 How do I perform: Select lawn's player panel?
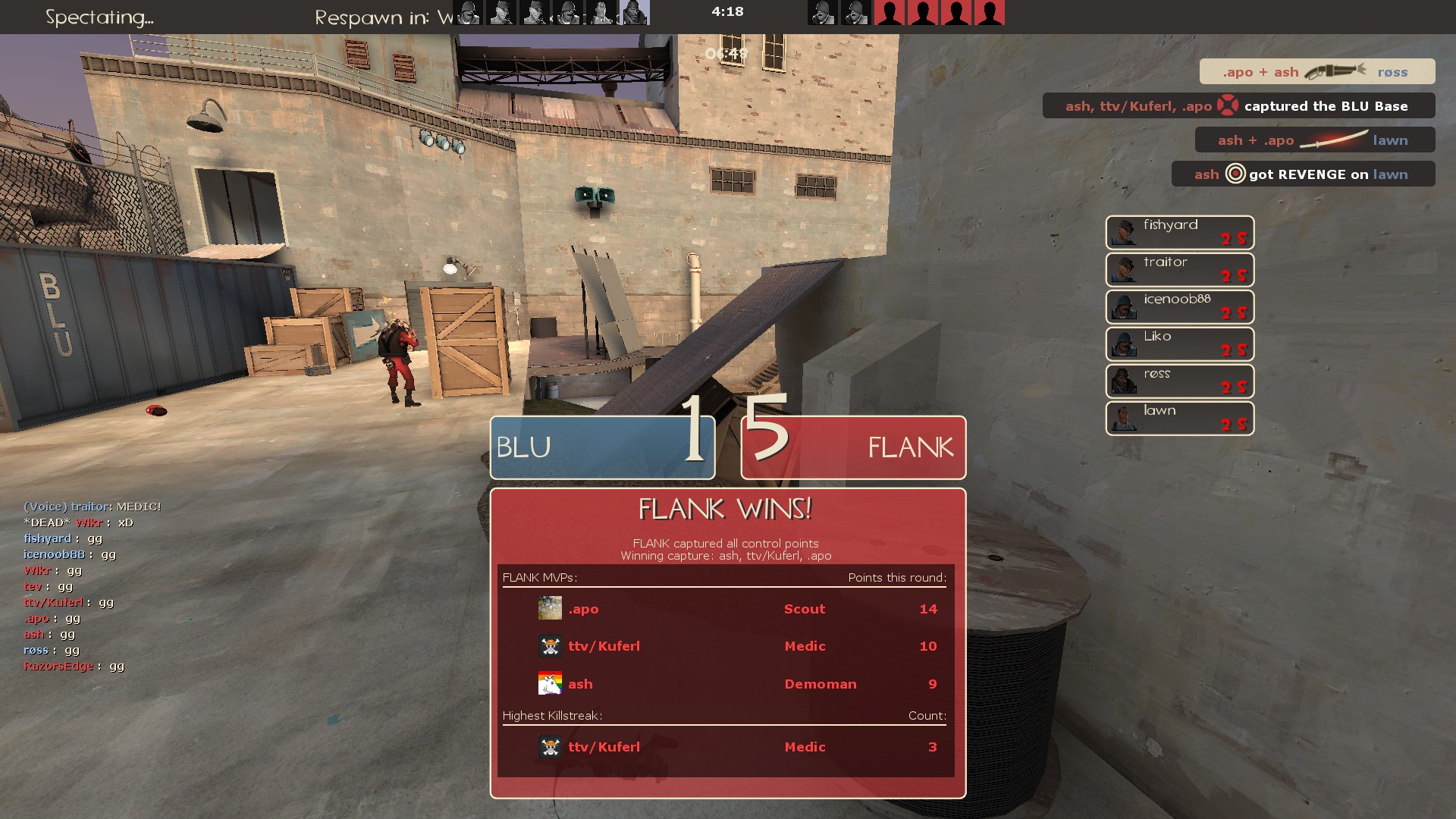tap(1179, 419)
